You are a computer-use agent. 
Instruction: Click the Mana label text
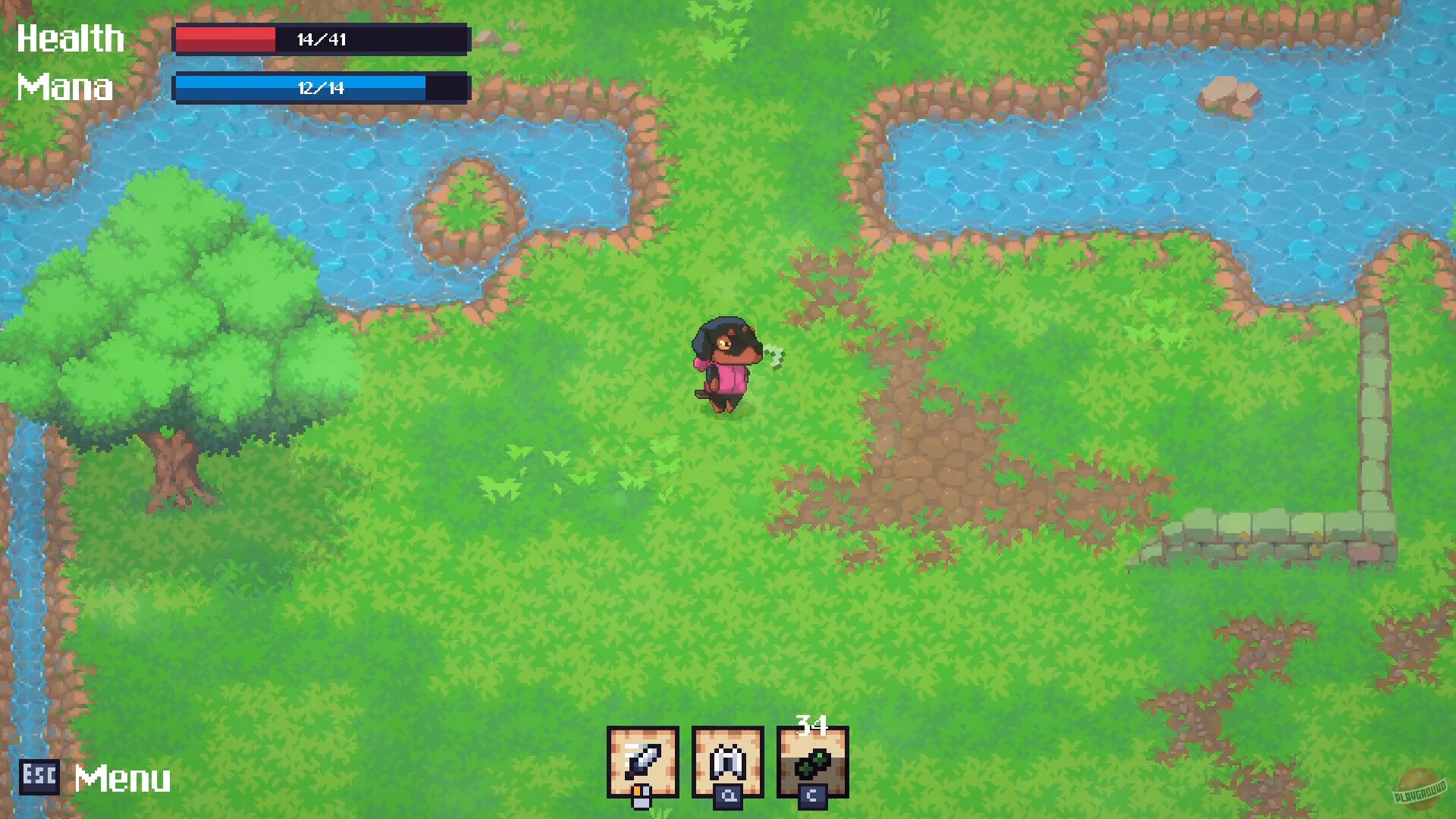tap(64, 88)
